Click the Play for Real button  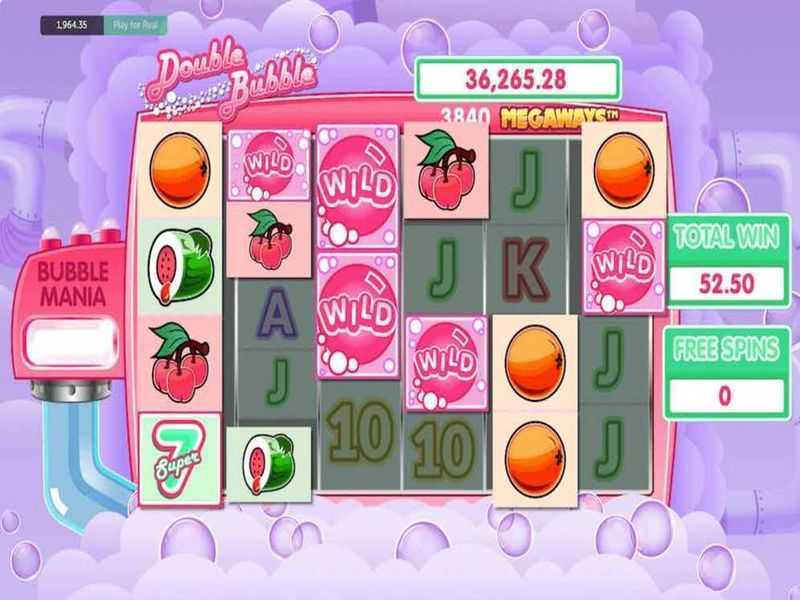(134, 25)
